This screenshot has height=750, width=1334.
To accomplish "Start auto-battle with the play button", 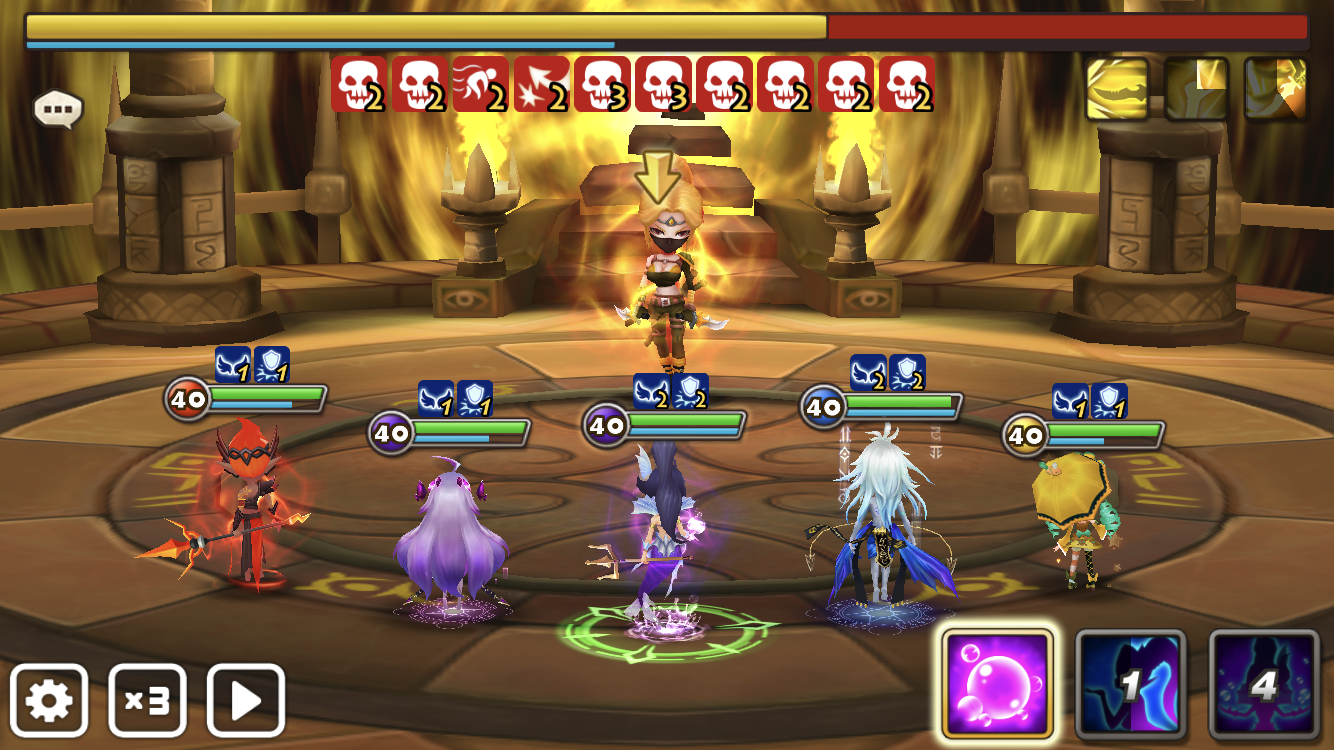I will point(246,700).
